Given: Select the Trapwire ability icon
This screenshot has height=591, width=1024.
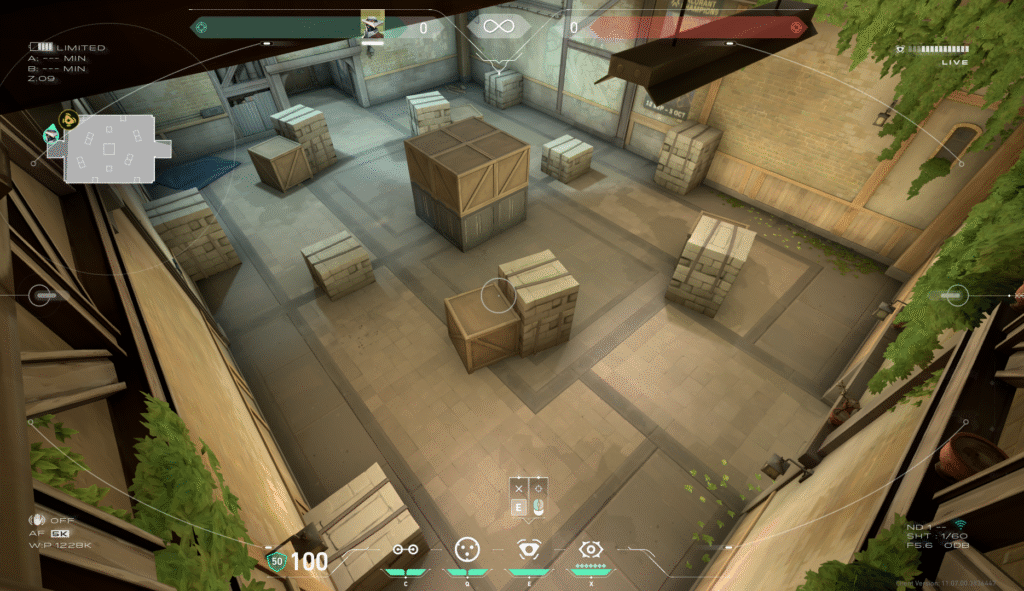Looking at the screenshot, I should click(405, 549).
